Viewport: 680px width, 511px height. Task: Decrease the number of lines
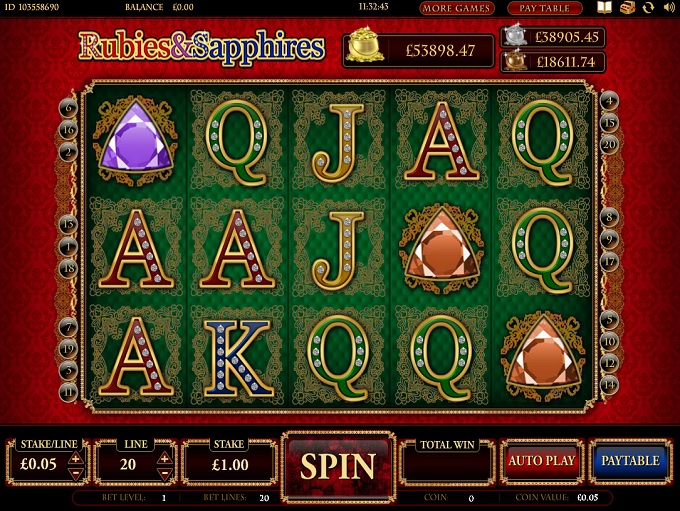[165, 472]
